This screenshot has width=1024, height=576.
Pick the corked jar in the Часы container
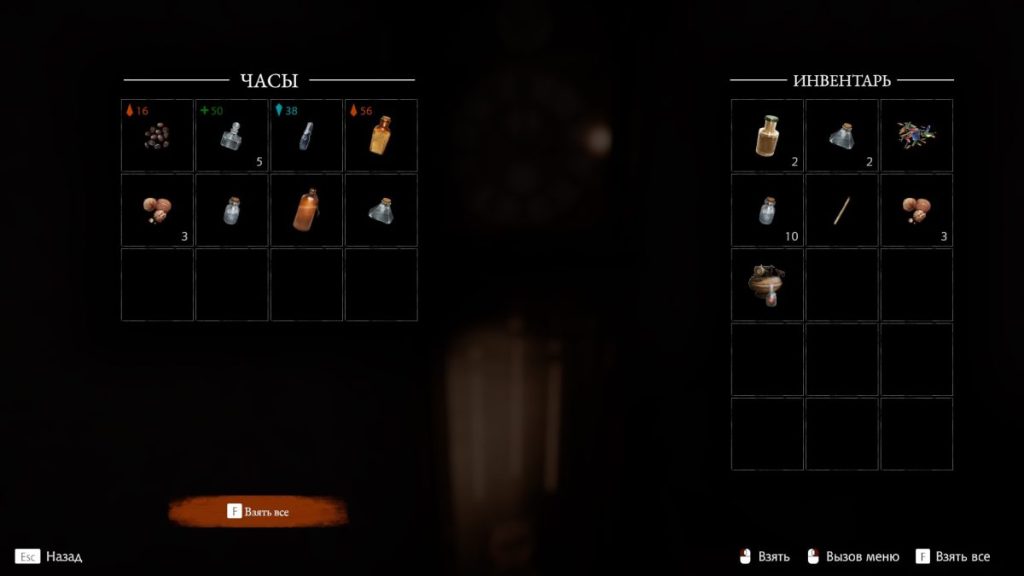tap(232, 210)
